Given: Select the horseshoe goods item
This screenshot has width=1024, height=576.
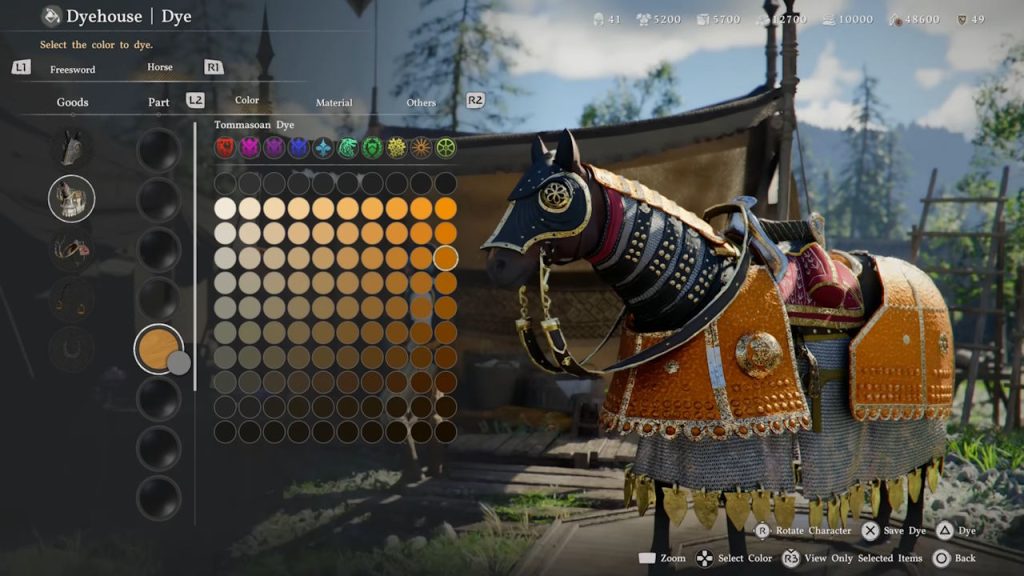Looking at the screenshot, I should (72, 349).
